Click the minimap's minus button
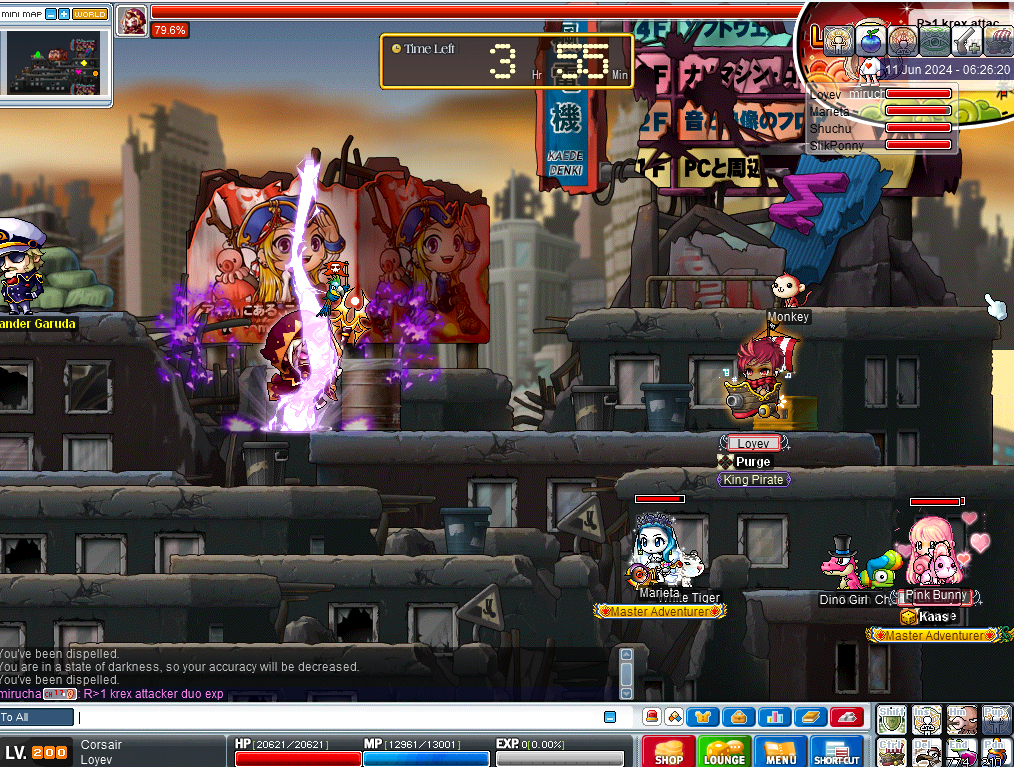This screenshot has width=1014, height=767. pyautogui.click(x=51, y=14)
